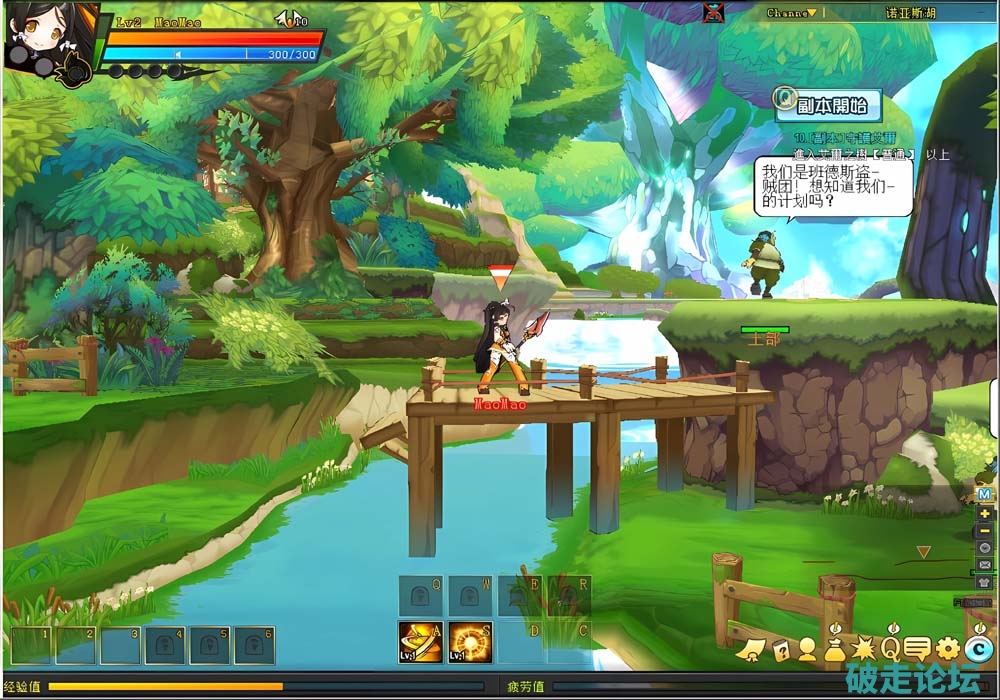Open the mail envelope icon
The height and width of the screenshot is (700, 1000).
click(985, 565)
